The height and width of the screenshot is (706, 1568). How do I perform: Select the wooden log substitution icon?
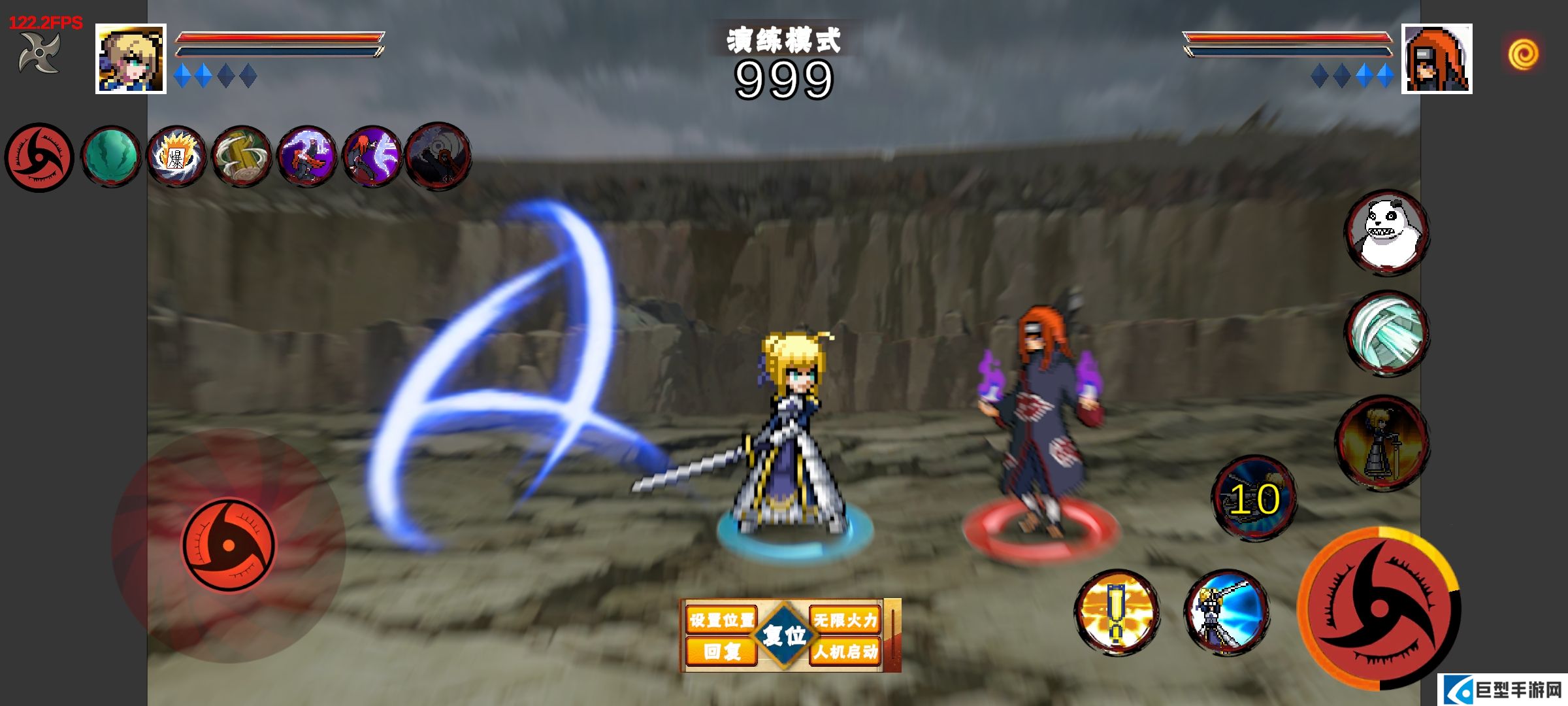pyautogui.click(x=242, y=157)
